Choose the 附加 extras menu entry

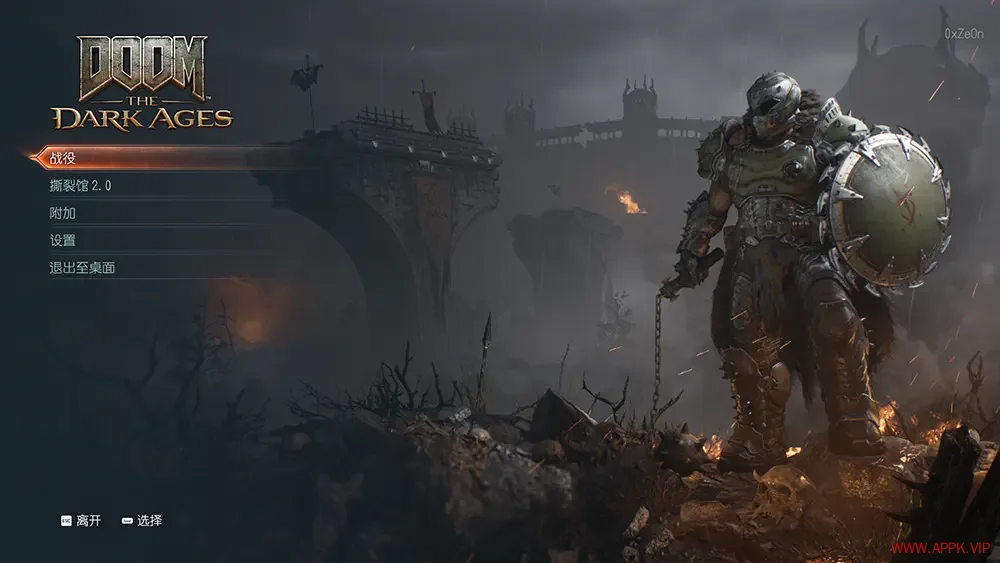point(63,213)
